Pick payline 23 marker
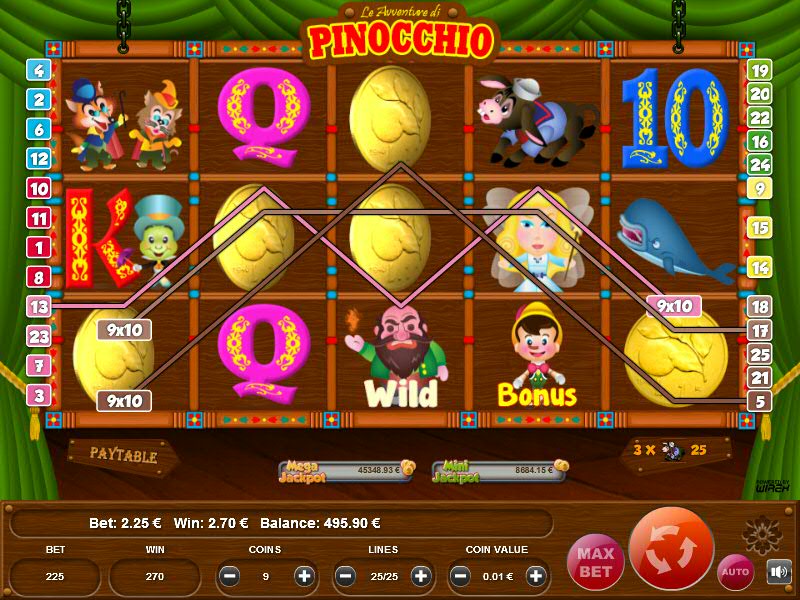The height and width of the screenshot is (600, 800). 39,337
